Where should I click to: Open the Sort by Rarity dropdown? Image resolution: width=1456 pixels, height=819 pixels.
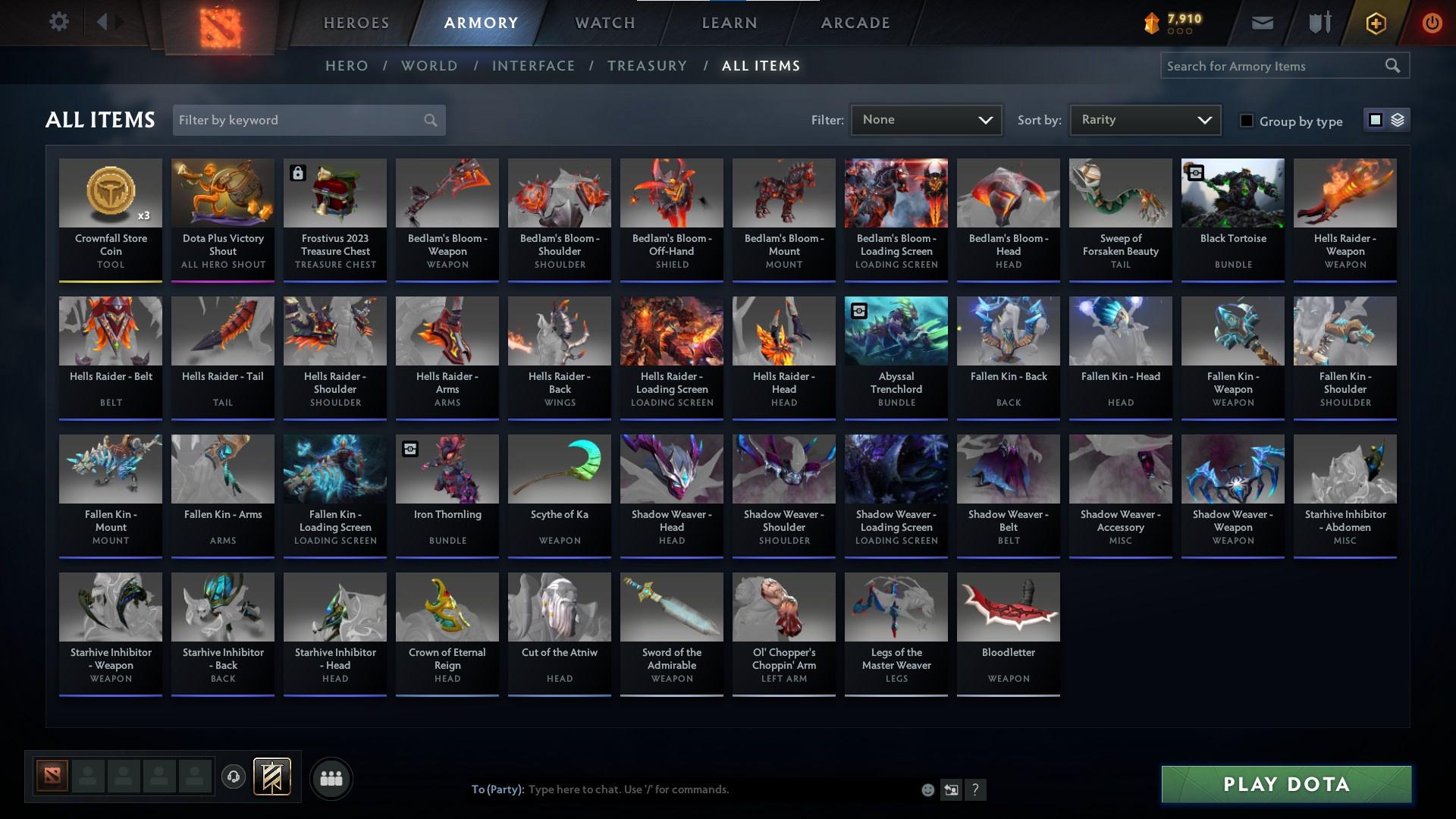pos(1144,119)
